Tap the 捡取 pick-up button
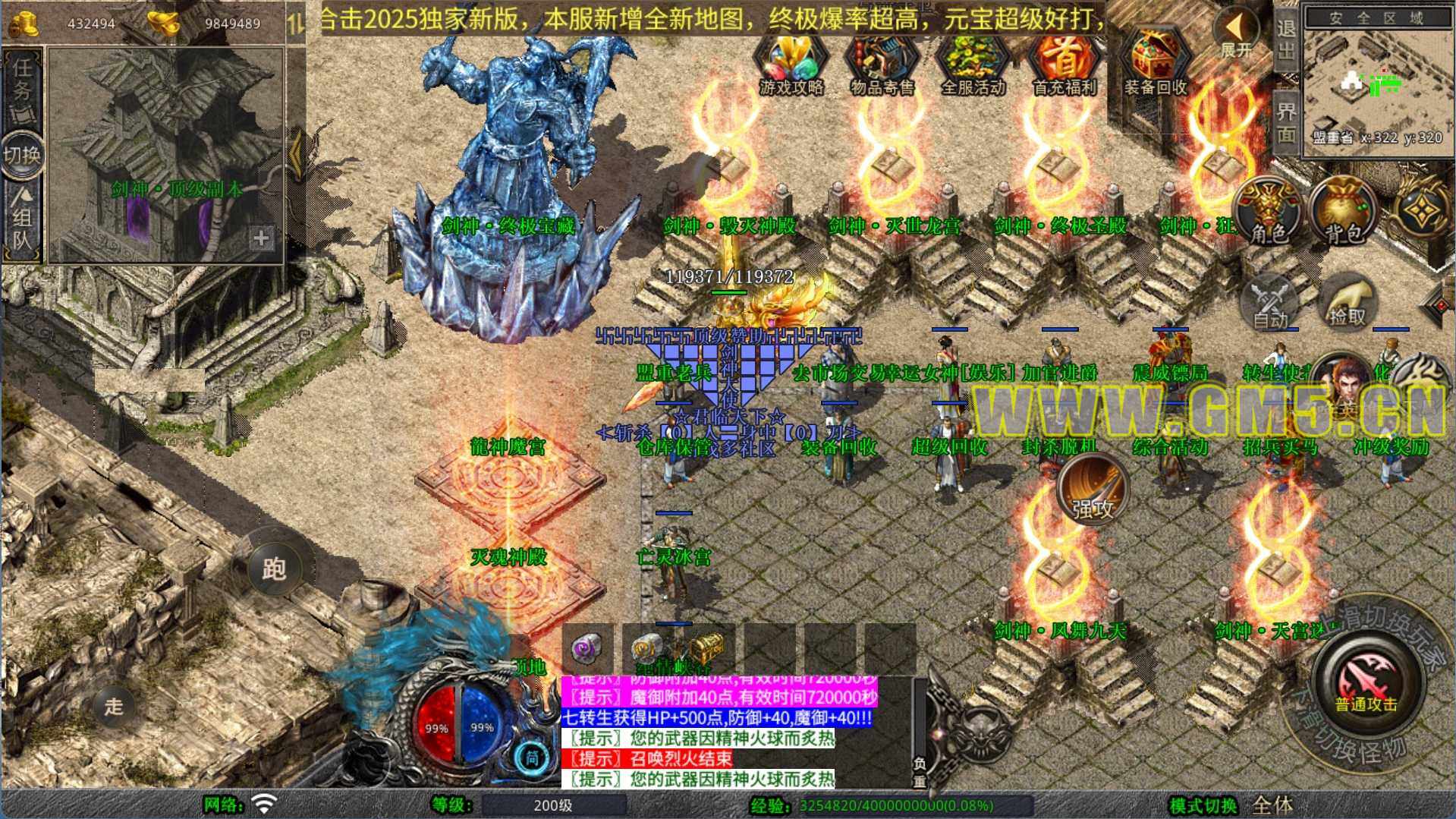The width and height of the screenshot is (1456, 819). (1348, 304)
